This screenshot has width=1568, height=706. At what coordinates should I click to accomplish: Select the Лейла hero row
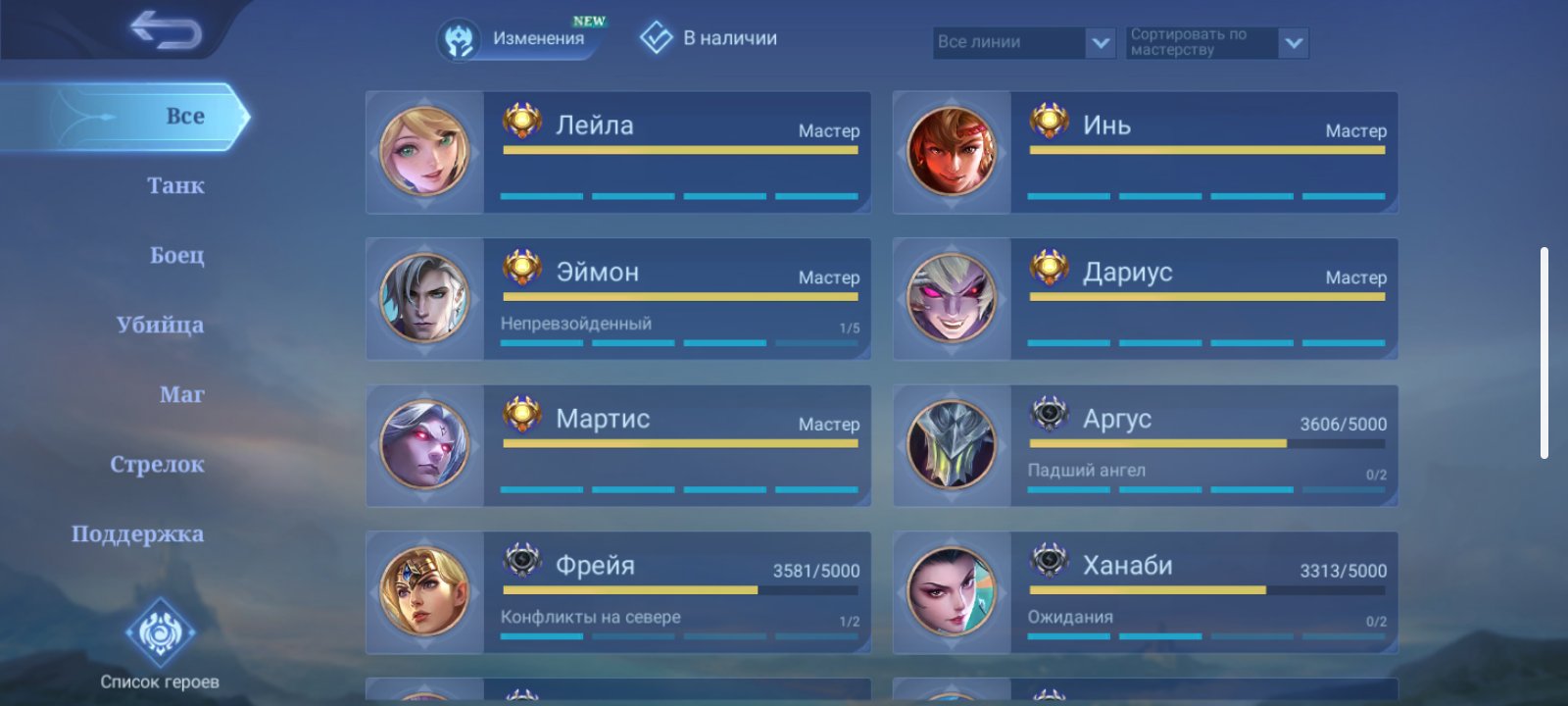(618, 153)
